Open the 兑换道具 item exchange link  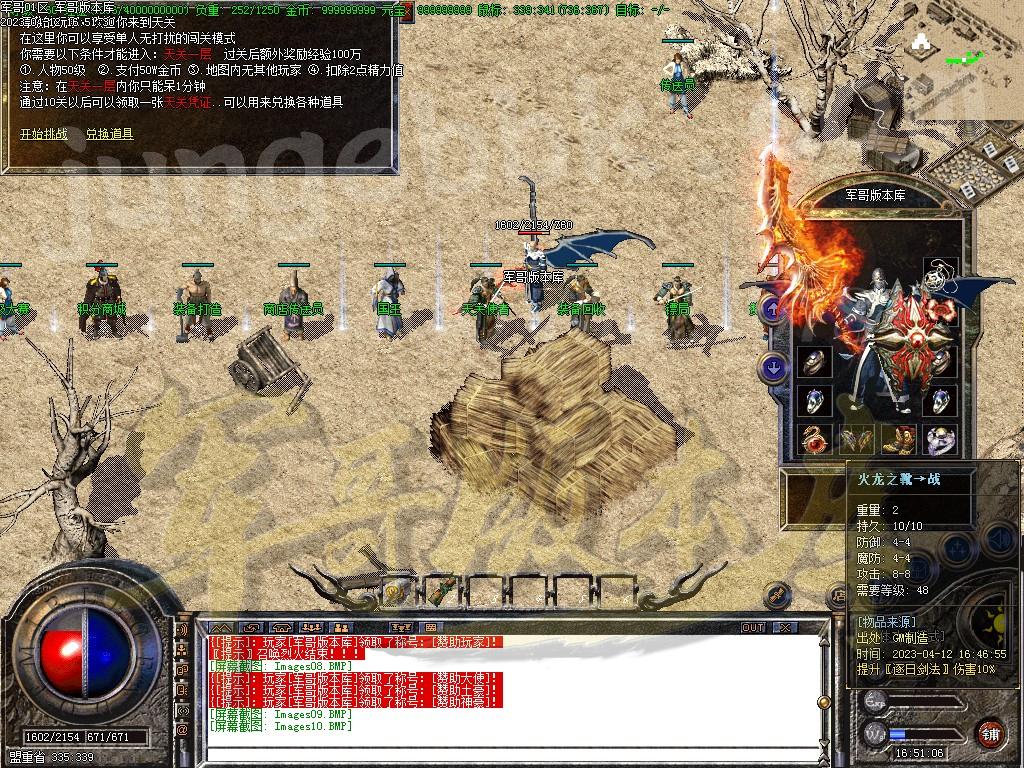coord(109,133)
